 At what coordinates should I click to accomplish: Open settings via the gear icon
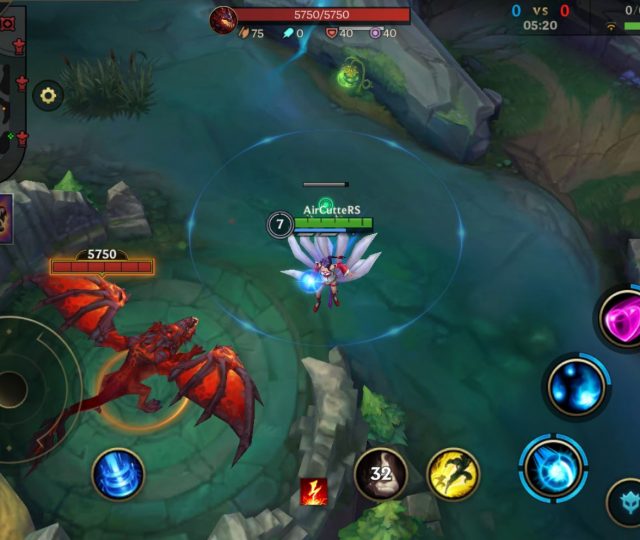pos(47,96)
